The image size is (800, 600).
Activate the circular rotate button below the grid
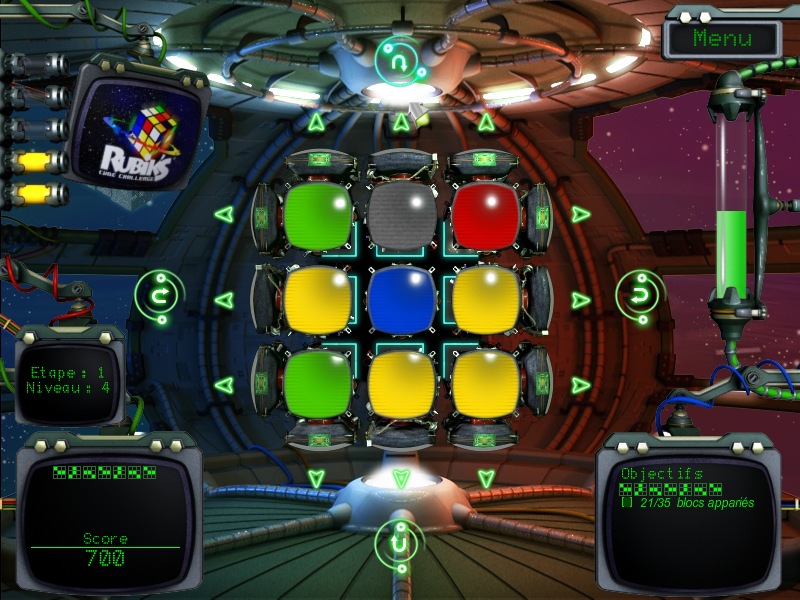[x=400, y=546]
